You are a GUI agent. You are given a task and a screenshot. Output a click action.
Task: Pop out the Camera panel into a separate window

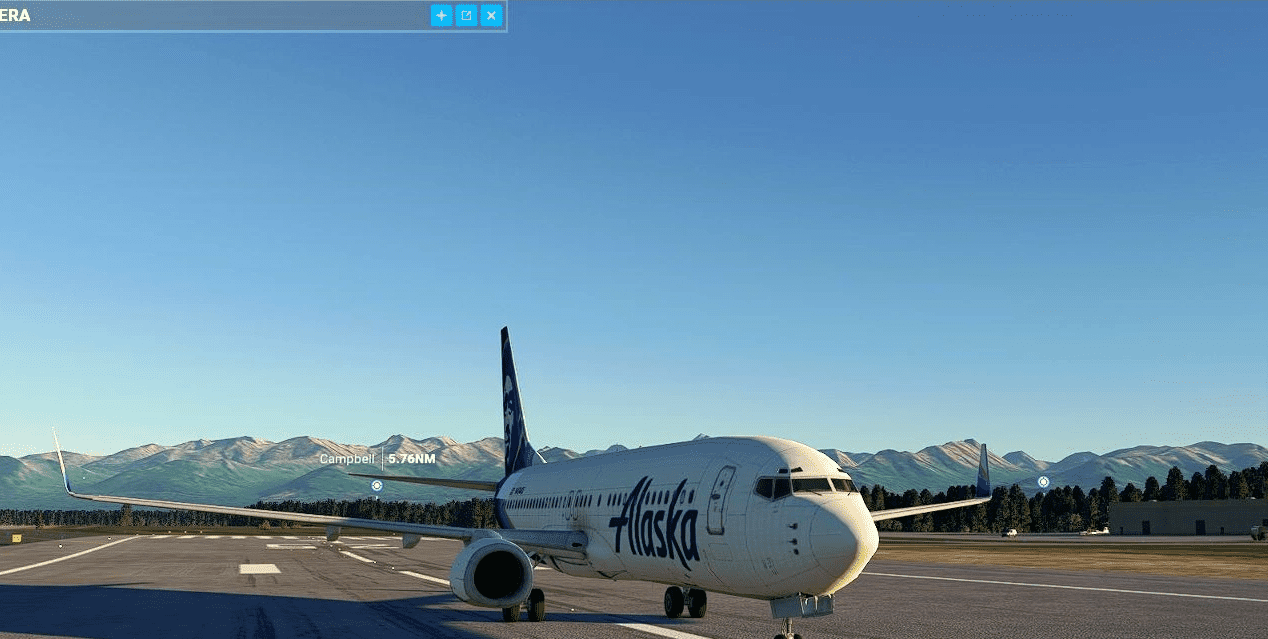tap(466, 15)
